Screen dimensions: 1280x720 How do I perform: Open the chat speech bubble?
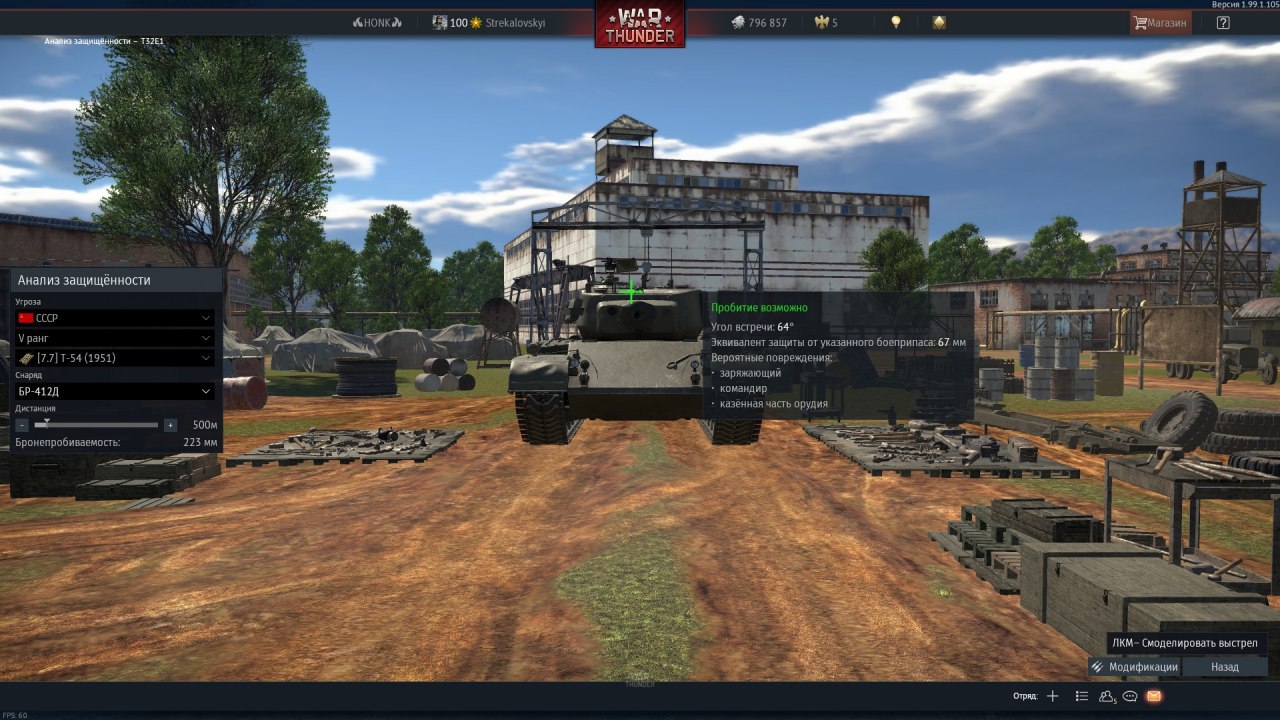point(1130,696)
